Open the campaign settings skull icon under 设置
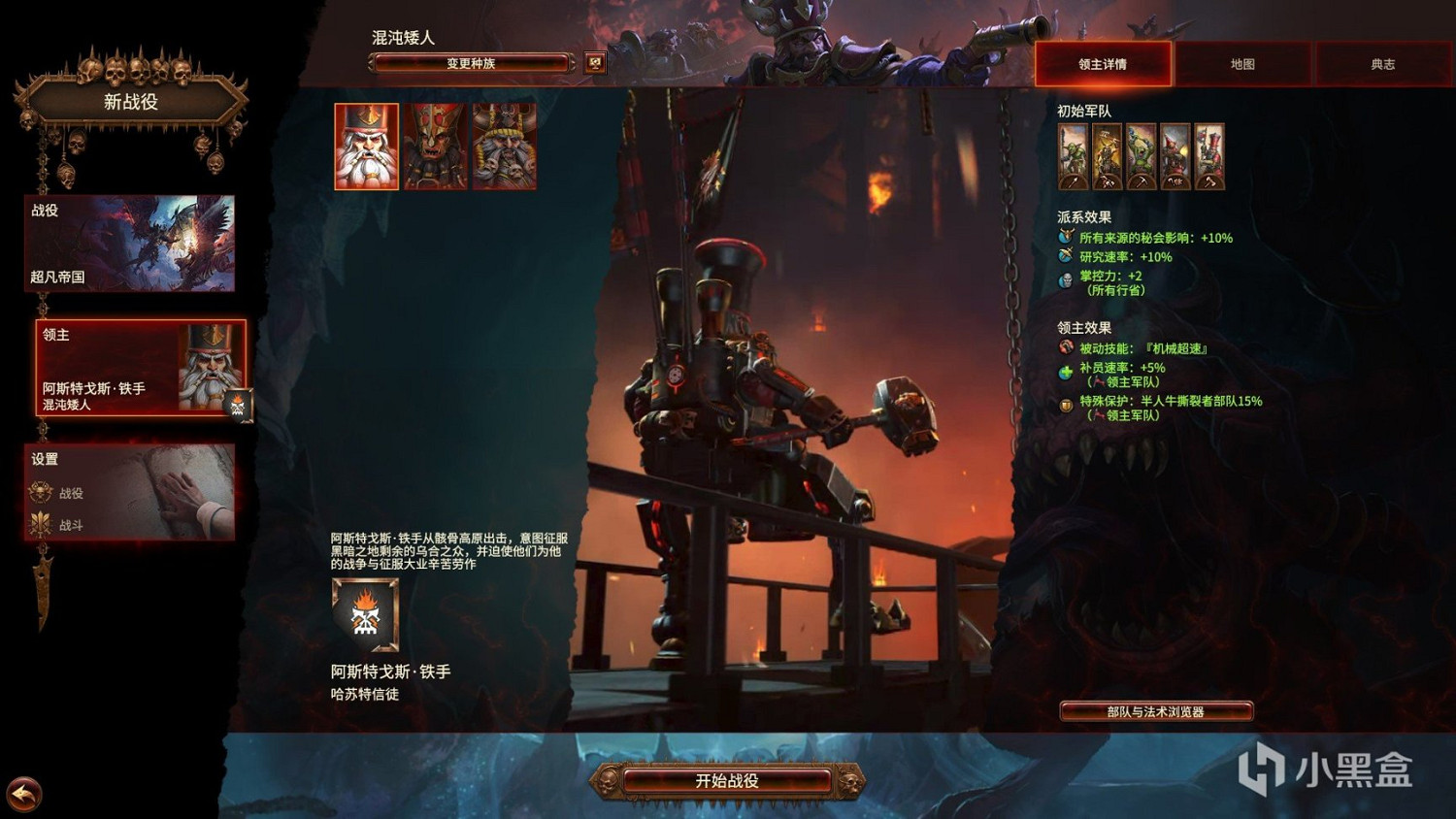The image size is (1456, 819). pyautogui.click(x=39, y=493)
